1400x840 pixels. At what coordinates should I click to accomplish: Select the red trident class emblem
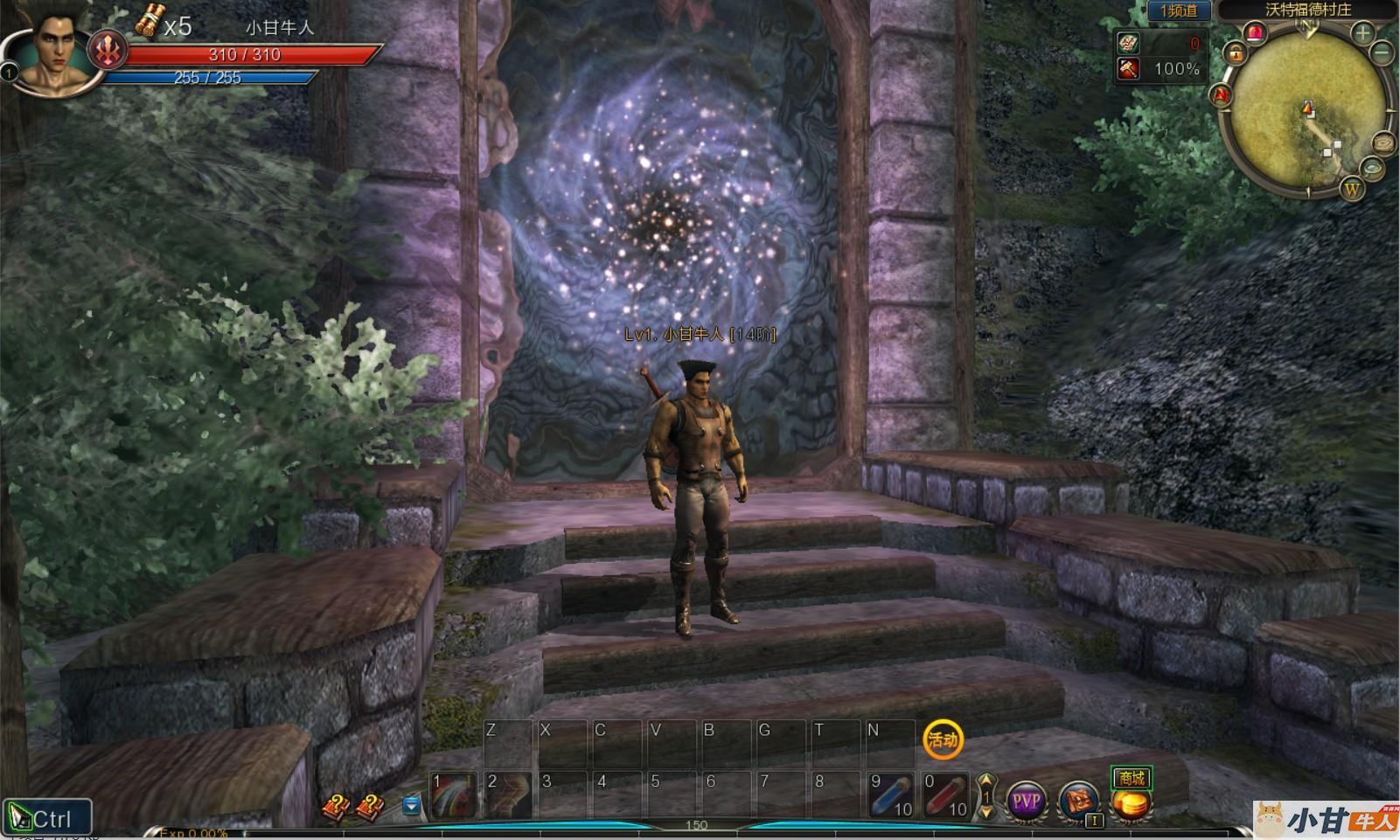(108, 52)
